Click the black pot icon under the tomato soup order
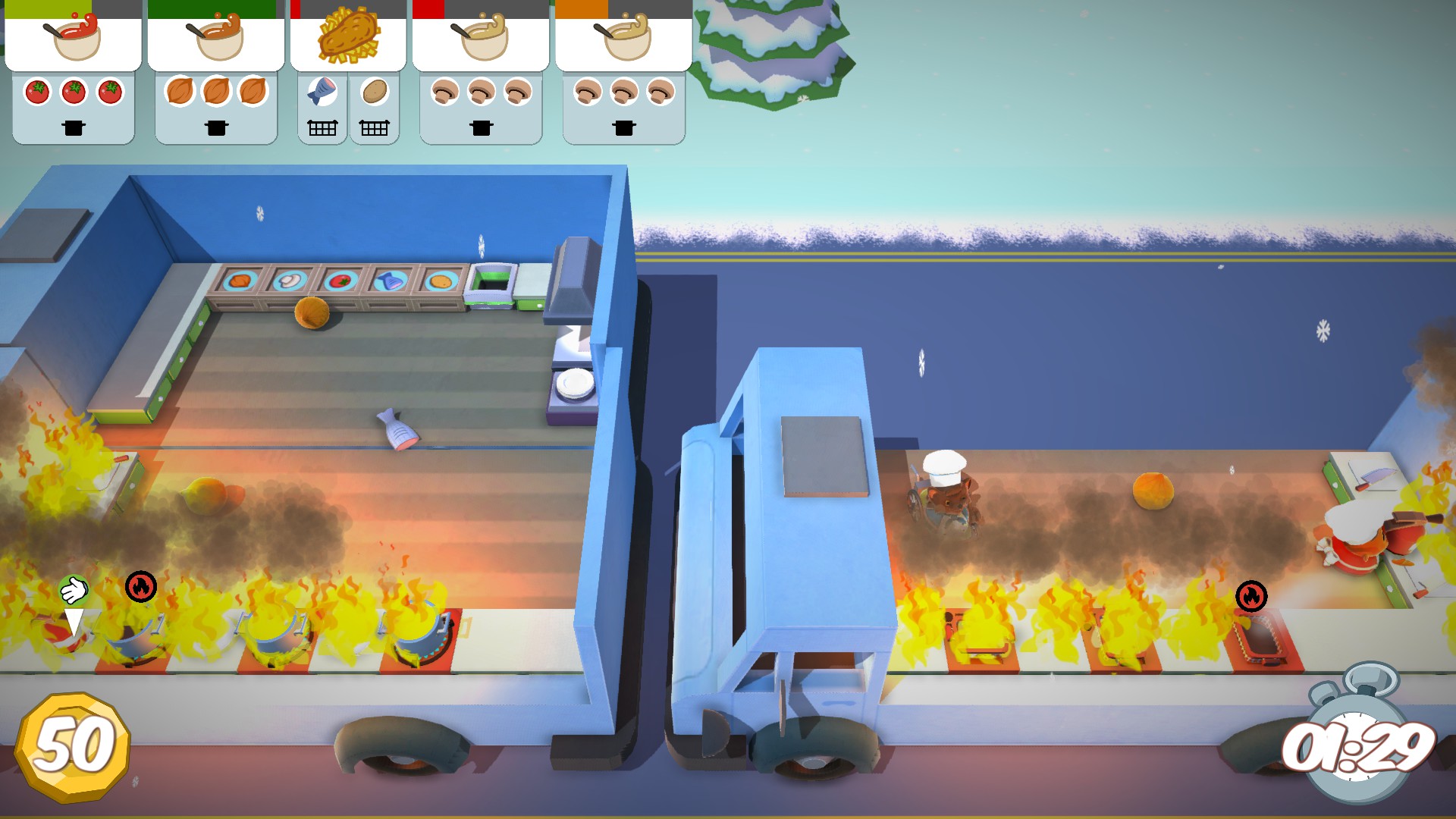The height and width of the screenshot is (819, 1456). tap(72, 128)
